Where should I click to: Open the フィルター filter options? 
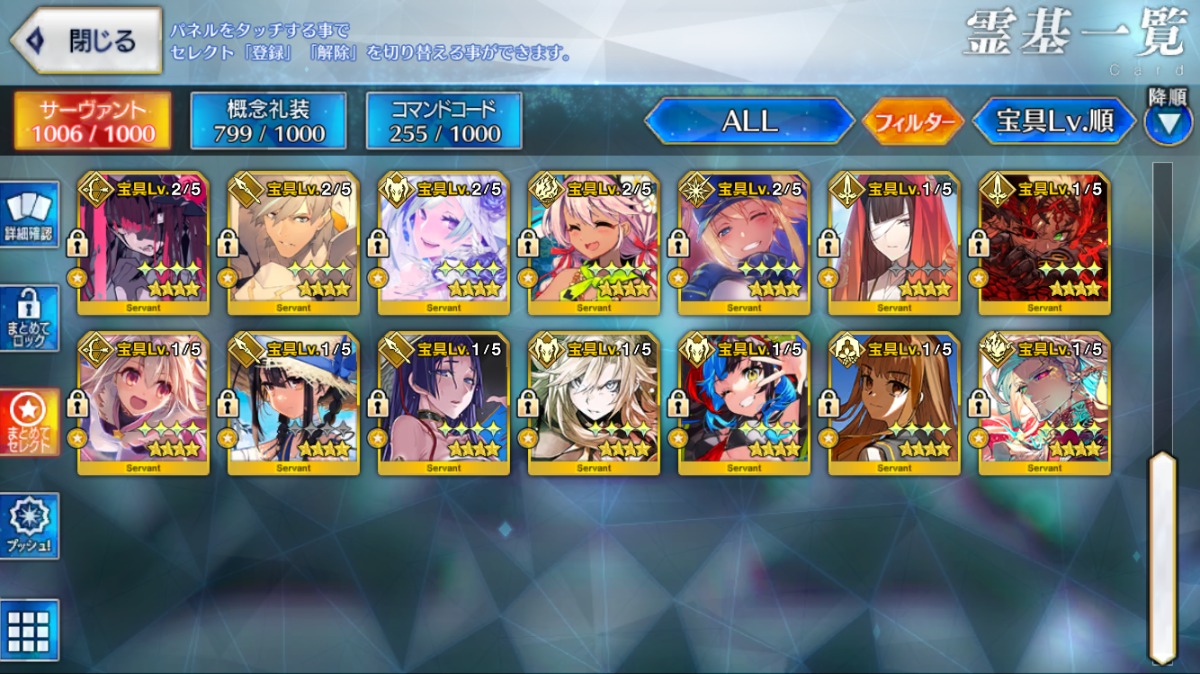[x=912, y=122]
